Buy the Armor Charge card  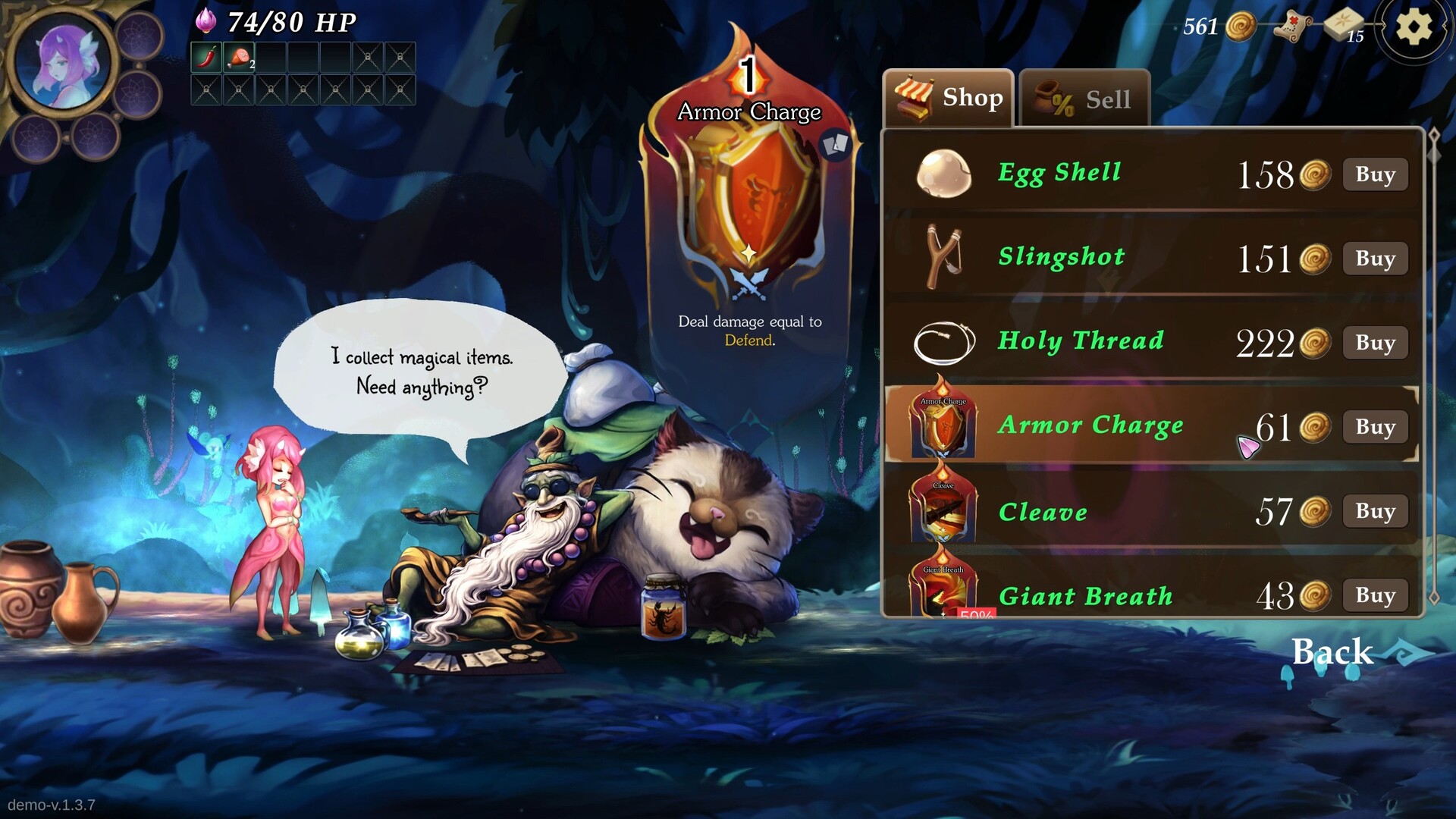[x=1375, y=427]
